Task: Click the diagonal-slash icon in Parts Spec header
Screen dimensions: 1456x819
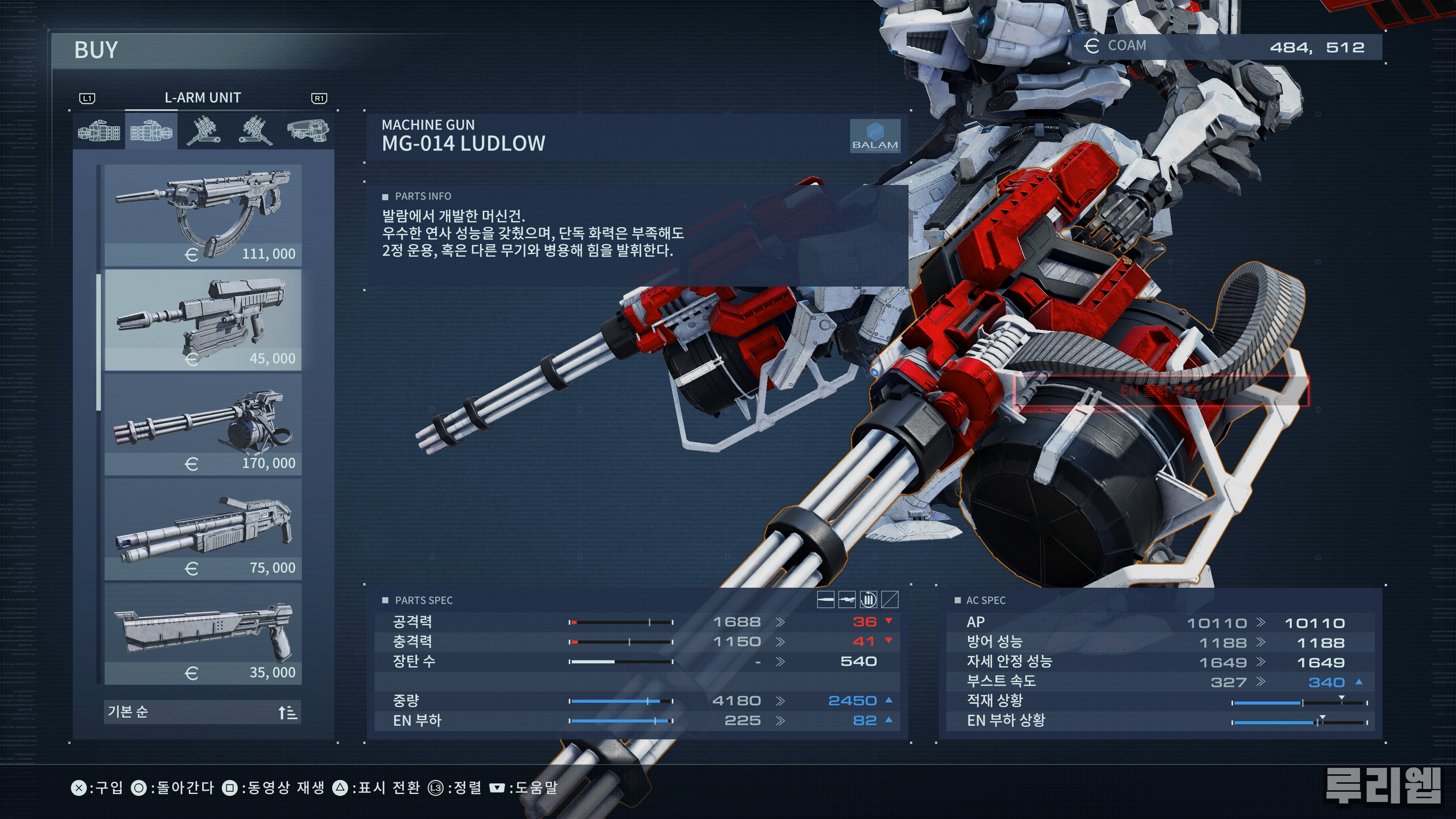Action: 890,599
